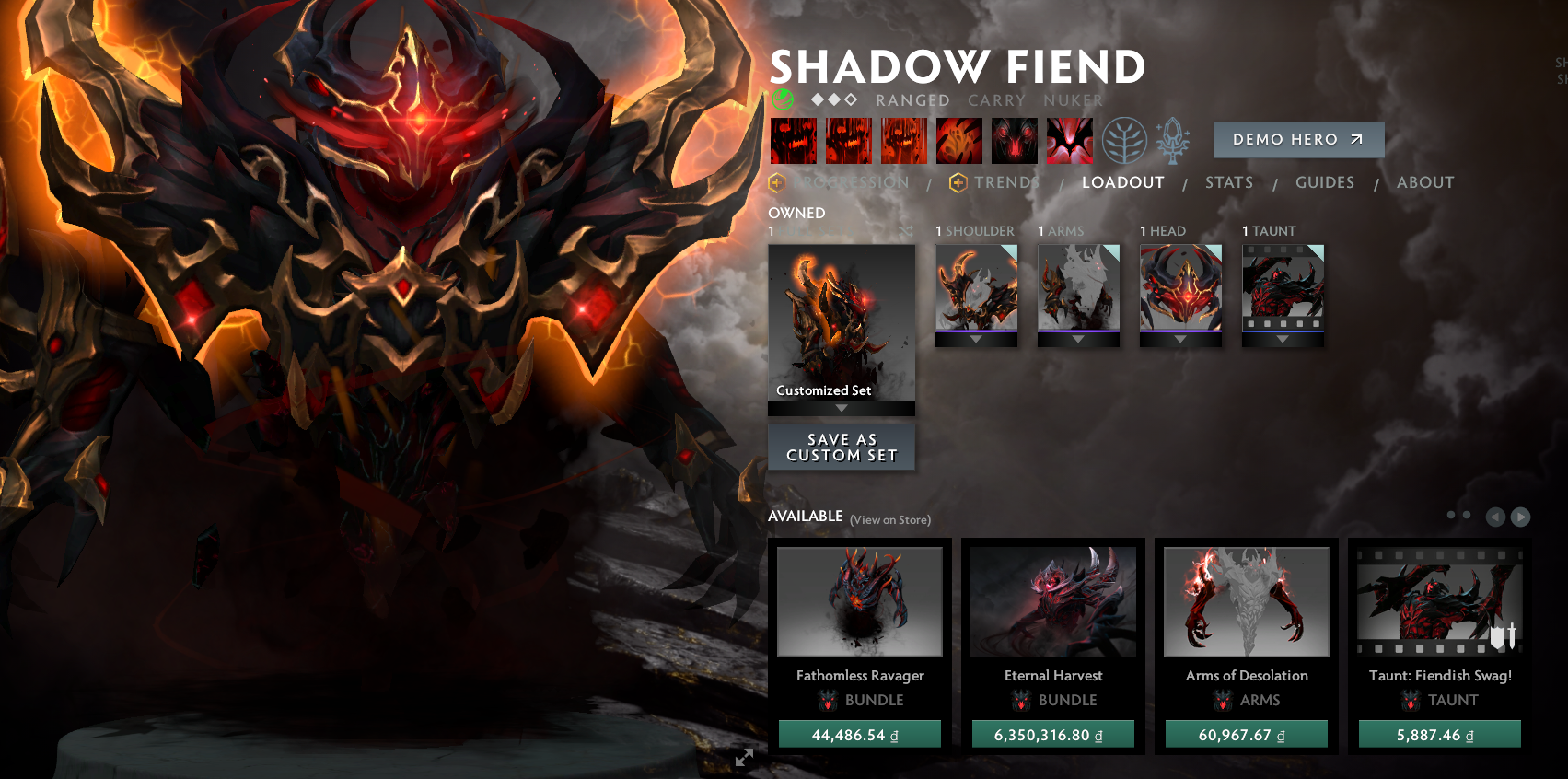Screen dimensions: 1568x779
Task: Select the first Shadowraze ability icon
Action: [x=793, y=140]
